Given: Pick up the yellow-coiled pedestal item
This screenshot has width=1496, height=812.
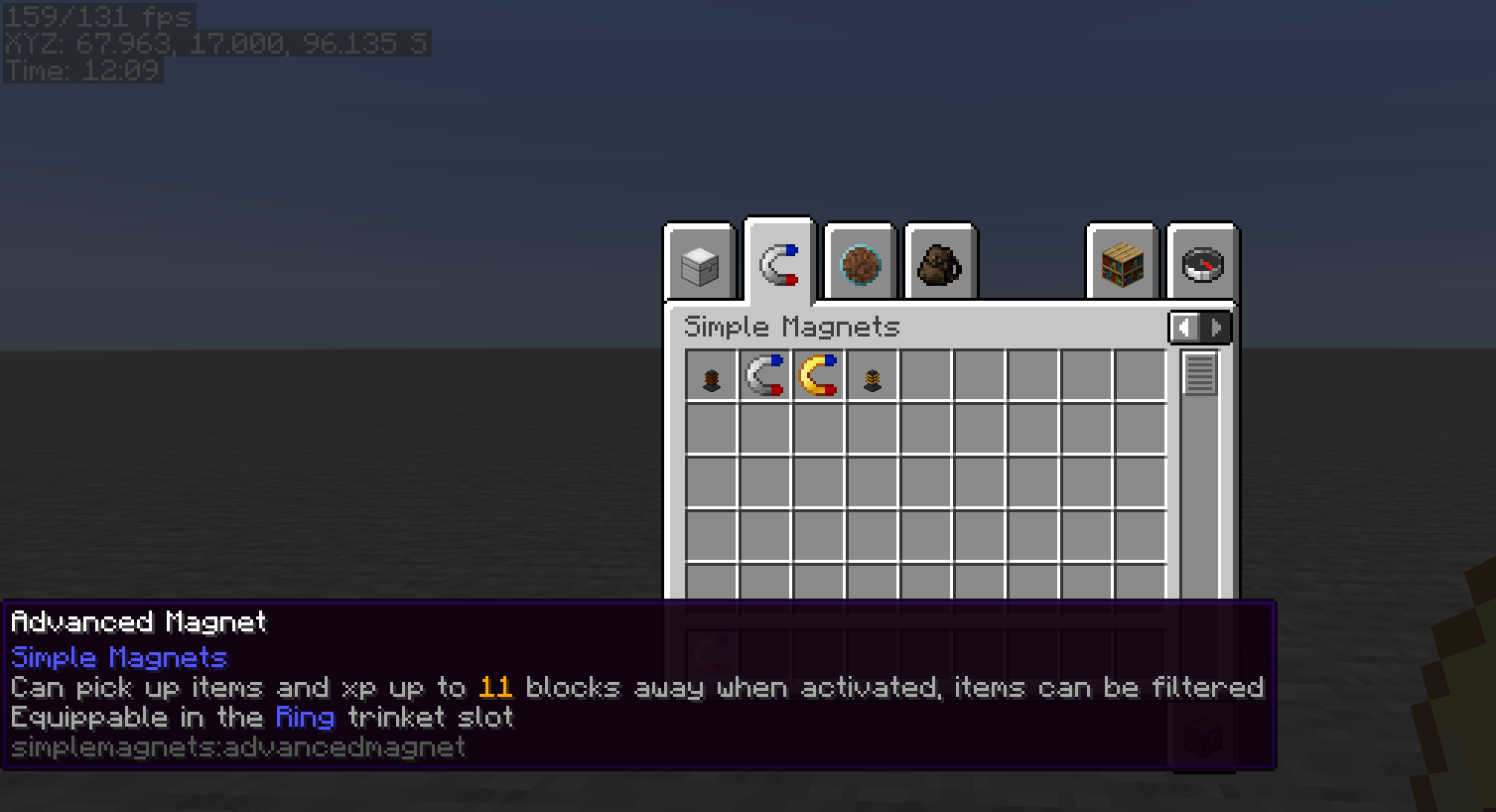Looking at the screenshot, I should (873, 375).
